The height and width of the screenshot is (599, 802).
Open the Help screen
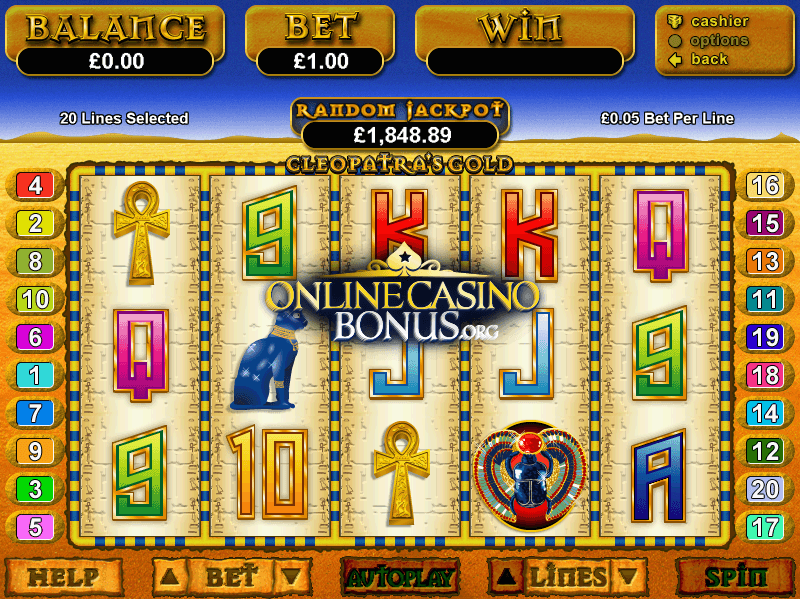pos(63,577)
